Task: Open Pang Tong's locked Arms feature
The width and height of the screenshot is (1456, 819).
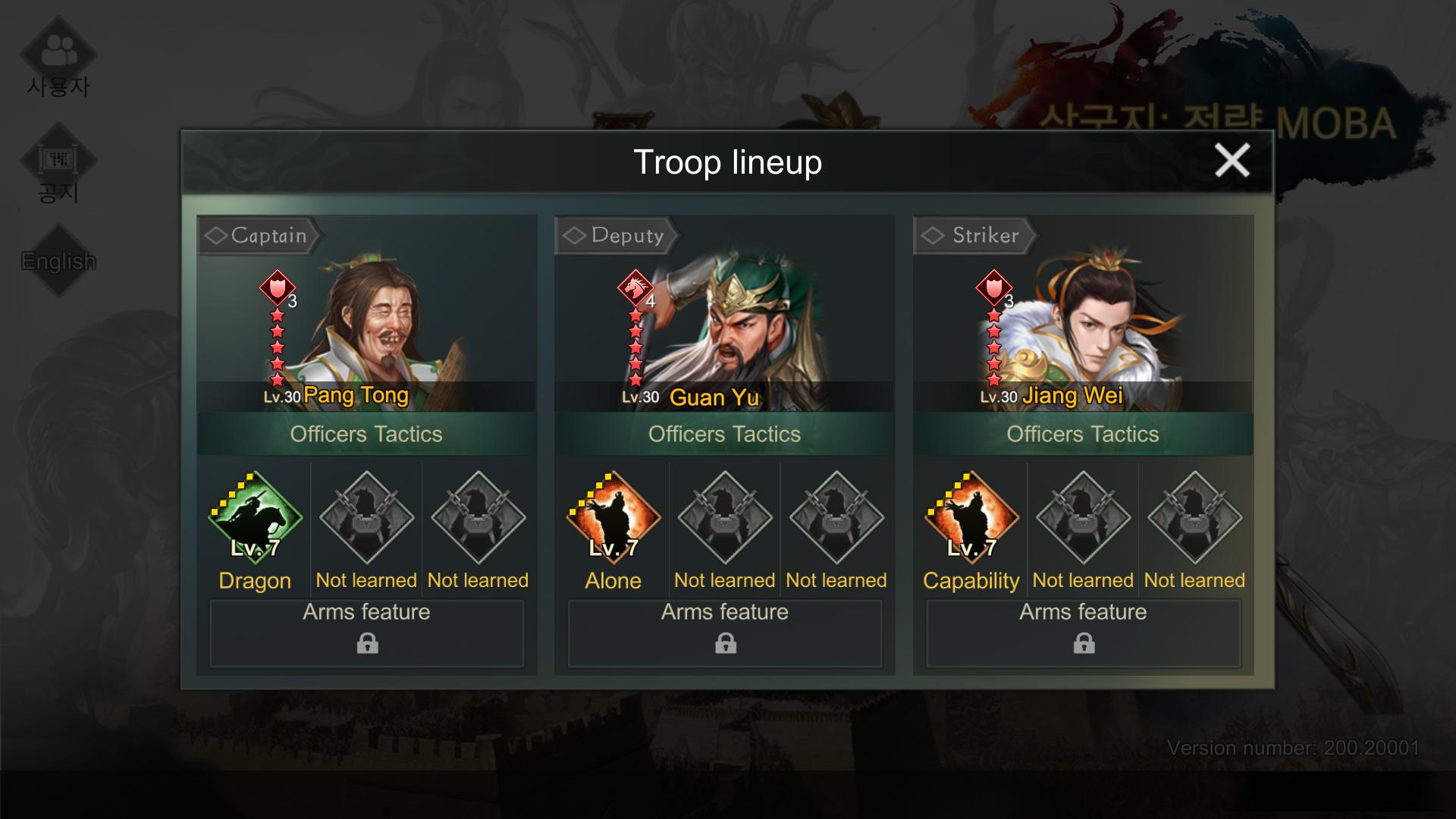Action: tap(367, 633)
